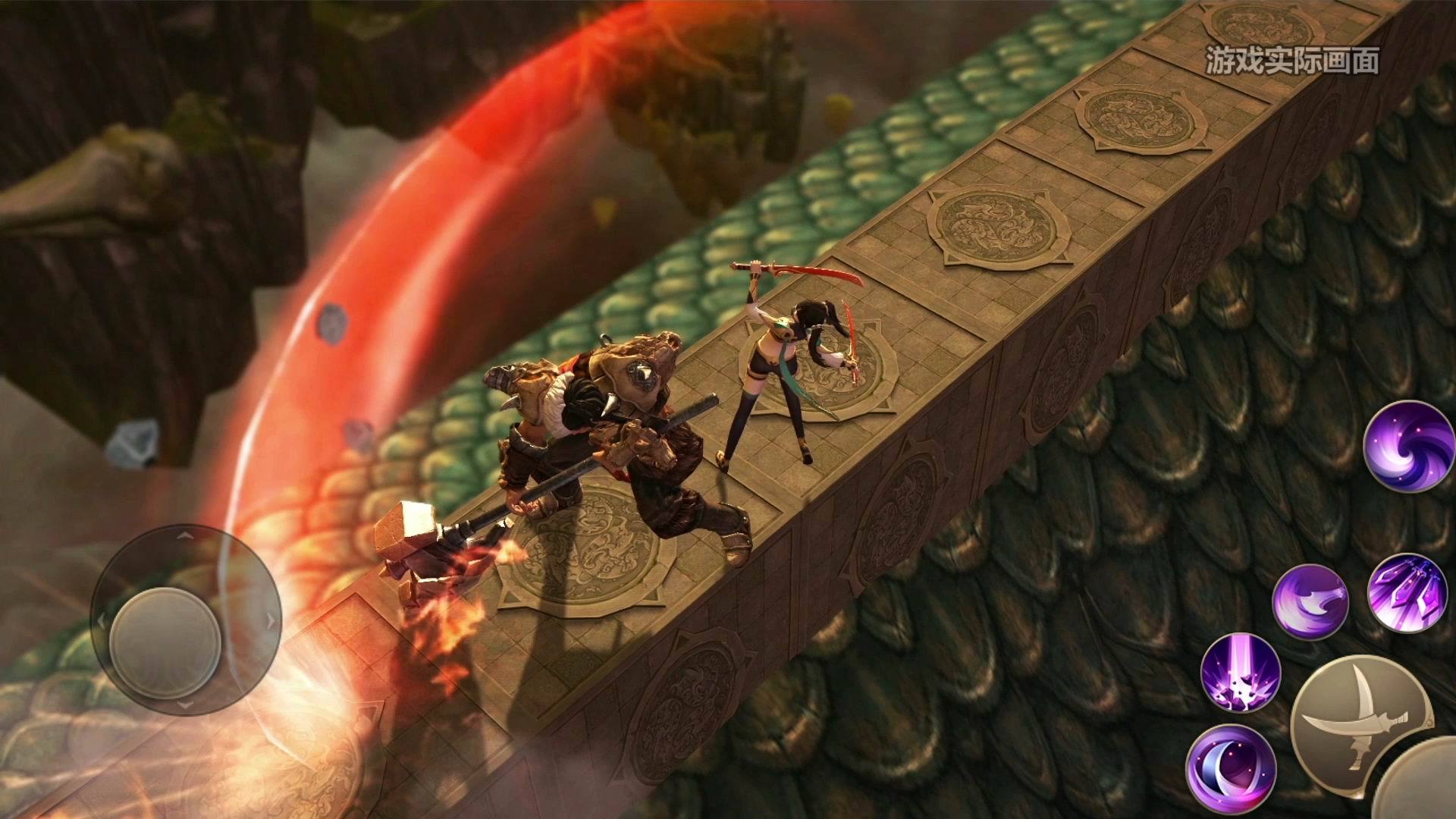Activate the purple vortex swirl skill
This screenshot has height=819, width=1456.
point(1408,446)
